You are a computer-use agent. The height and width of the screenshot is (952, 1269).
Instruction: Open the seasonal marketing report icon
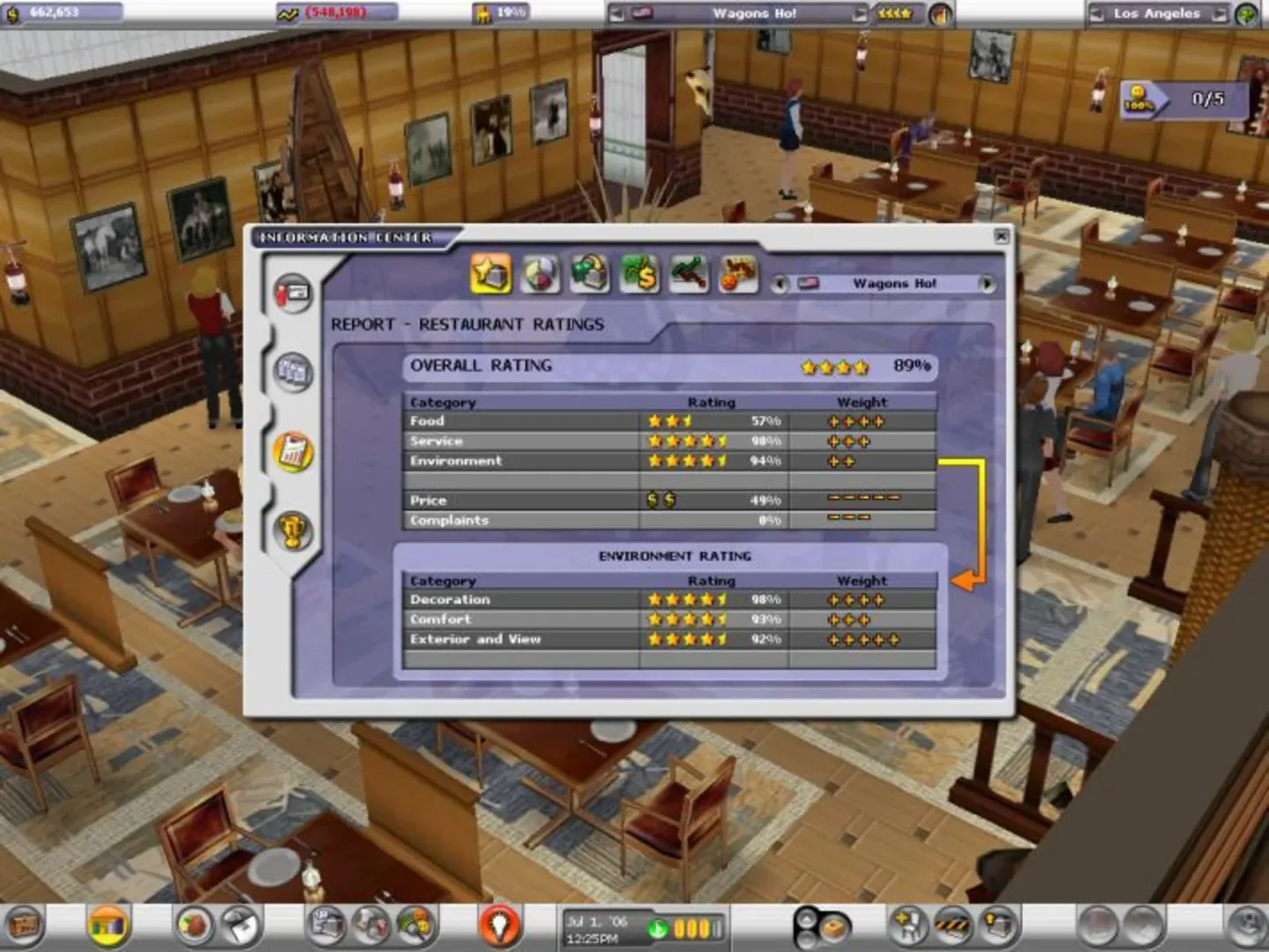[x=737, y=274]
